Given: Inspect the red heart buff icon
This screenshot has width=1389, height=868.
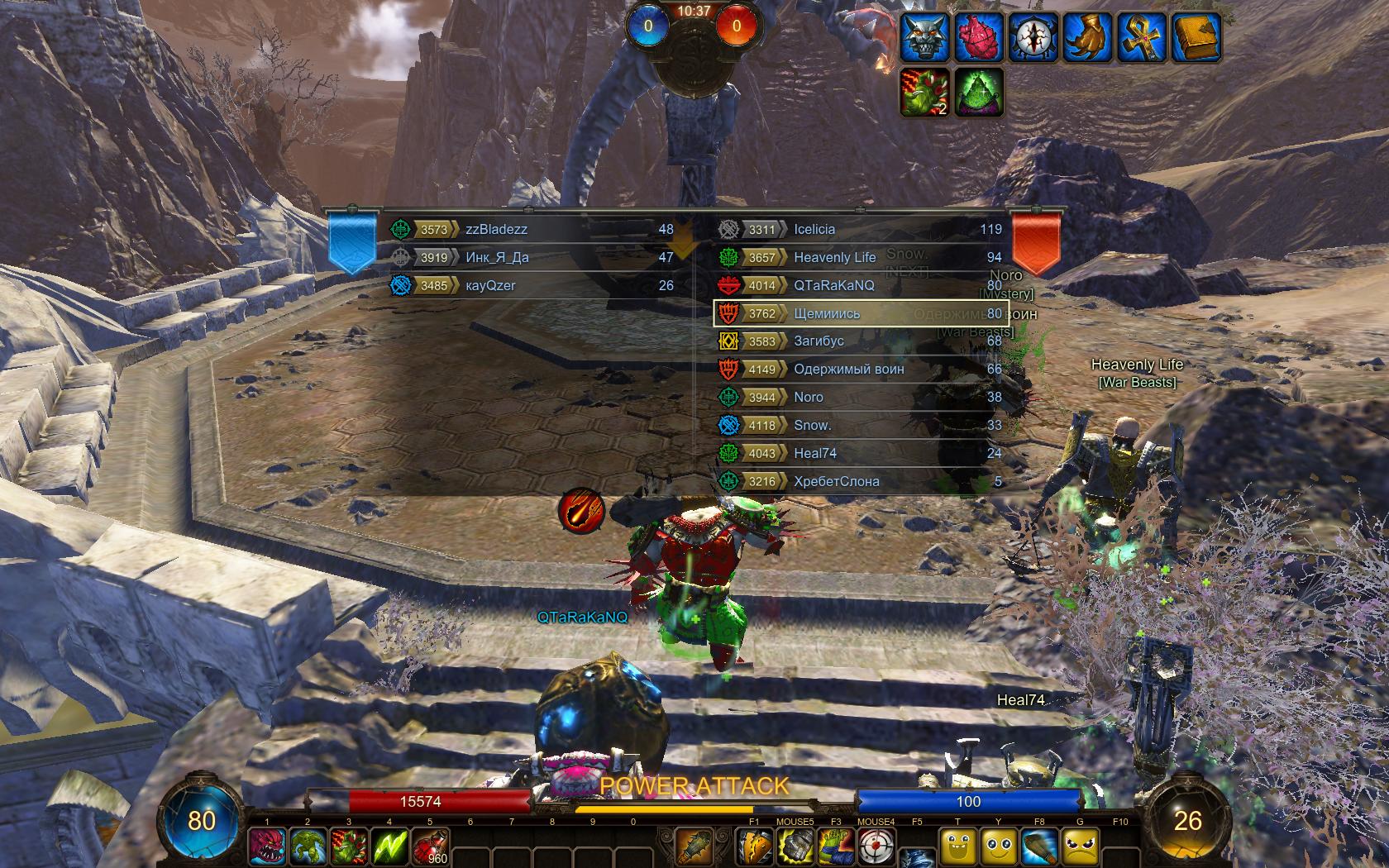Looking at the screenshot, I should click(x=980, y=37).
